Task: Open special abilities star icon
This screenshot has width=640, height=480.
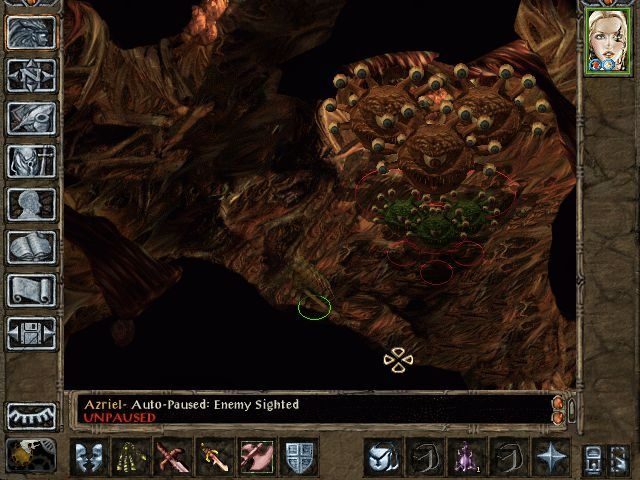Action: (551, 457)
